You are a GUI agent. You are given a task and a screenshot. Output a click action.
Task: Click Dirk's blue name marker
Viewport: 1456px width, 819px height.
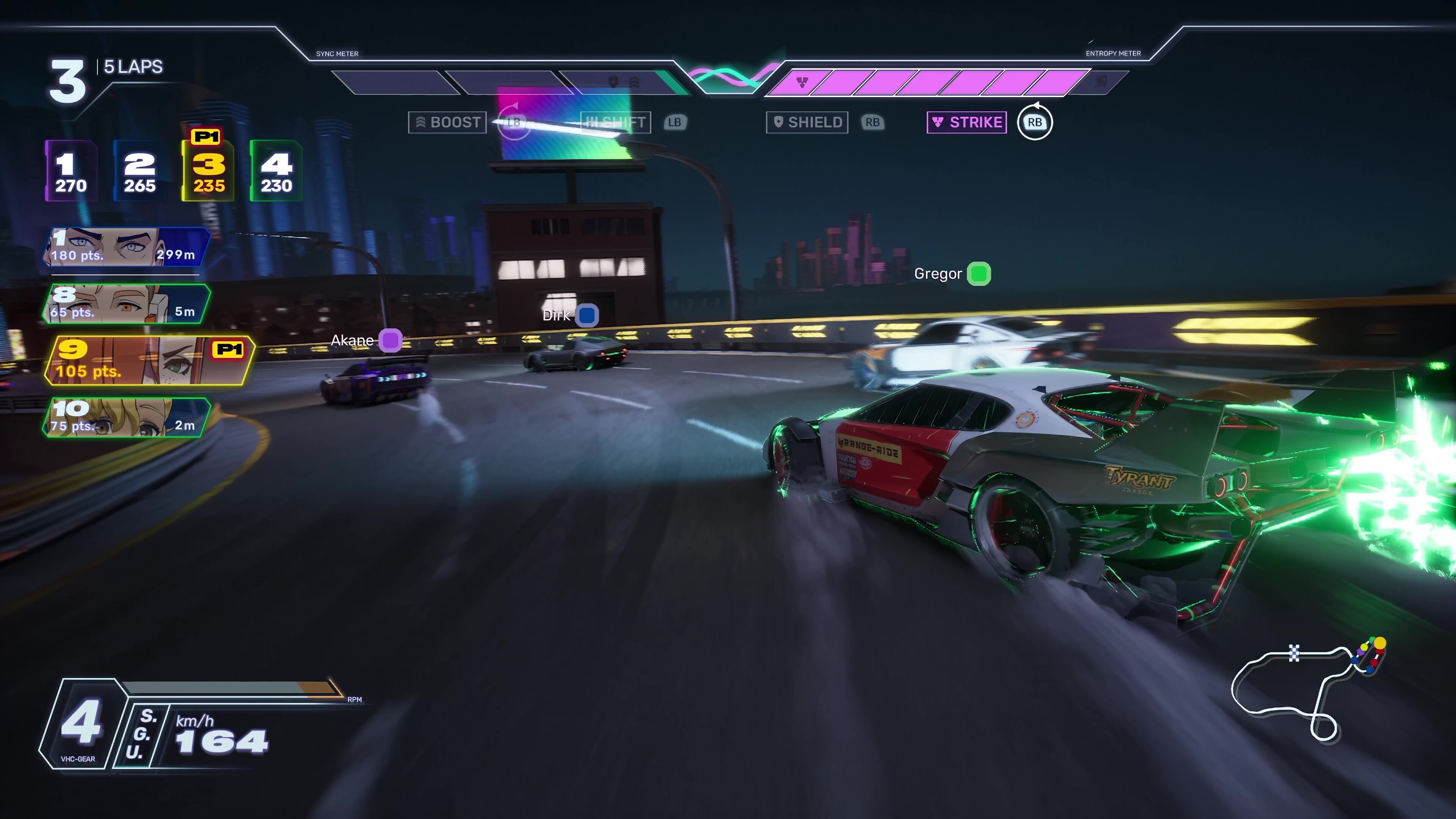[587, 315]
